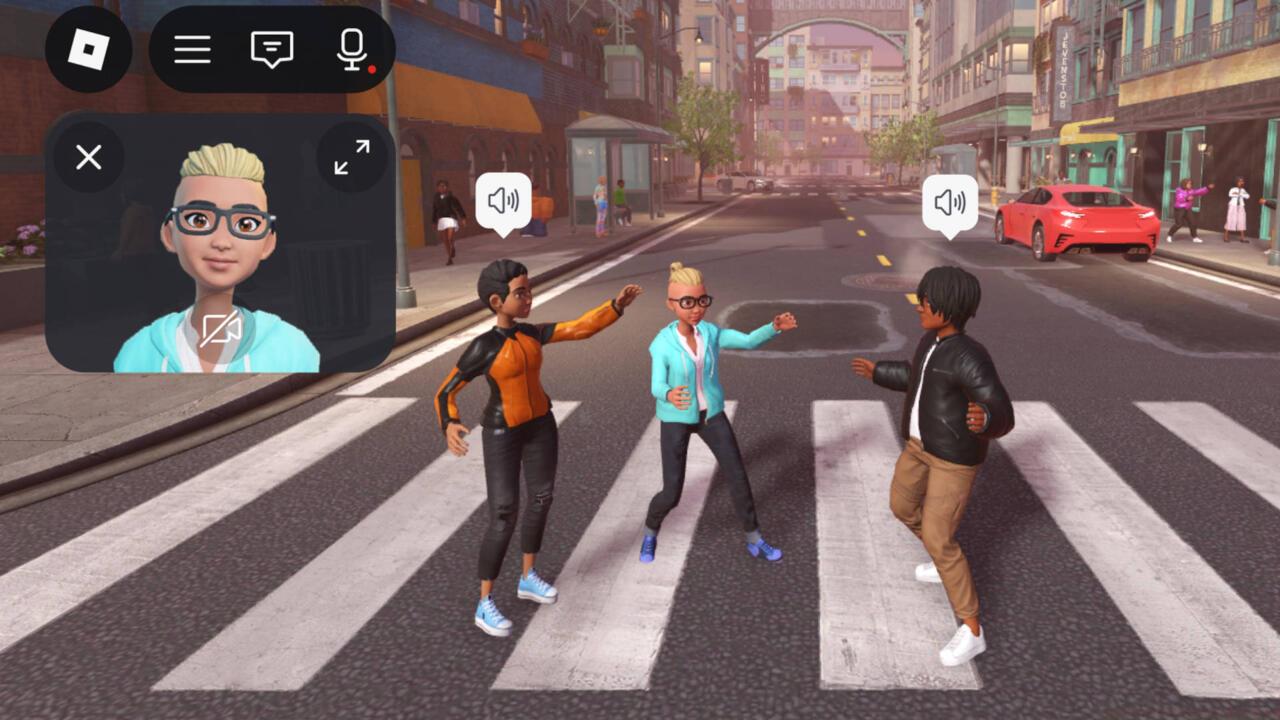
Task: Switch to the menu panel via the three lines
Action: 192,50
